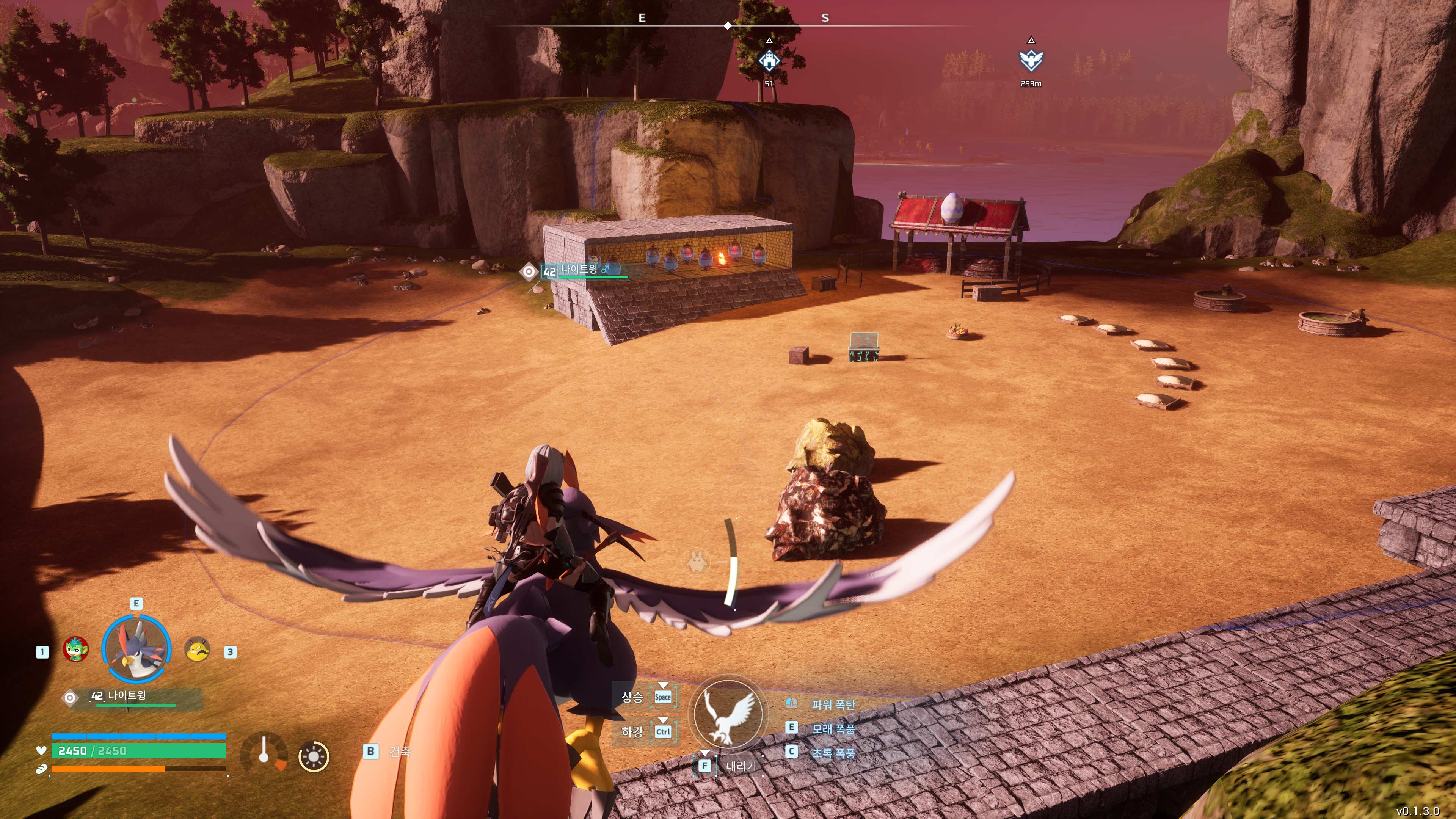The height and width of the screenshot is (819, 1456).
Task: Choose the 초록 폭풍 skill
Action: [x=833, y=753]
